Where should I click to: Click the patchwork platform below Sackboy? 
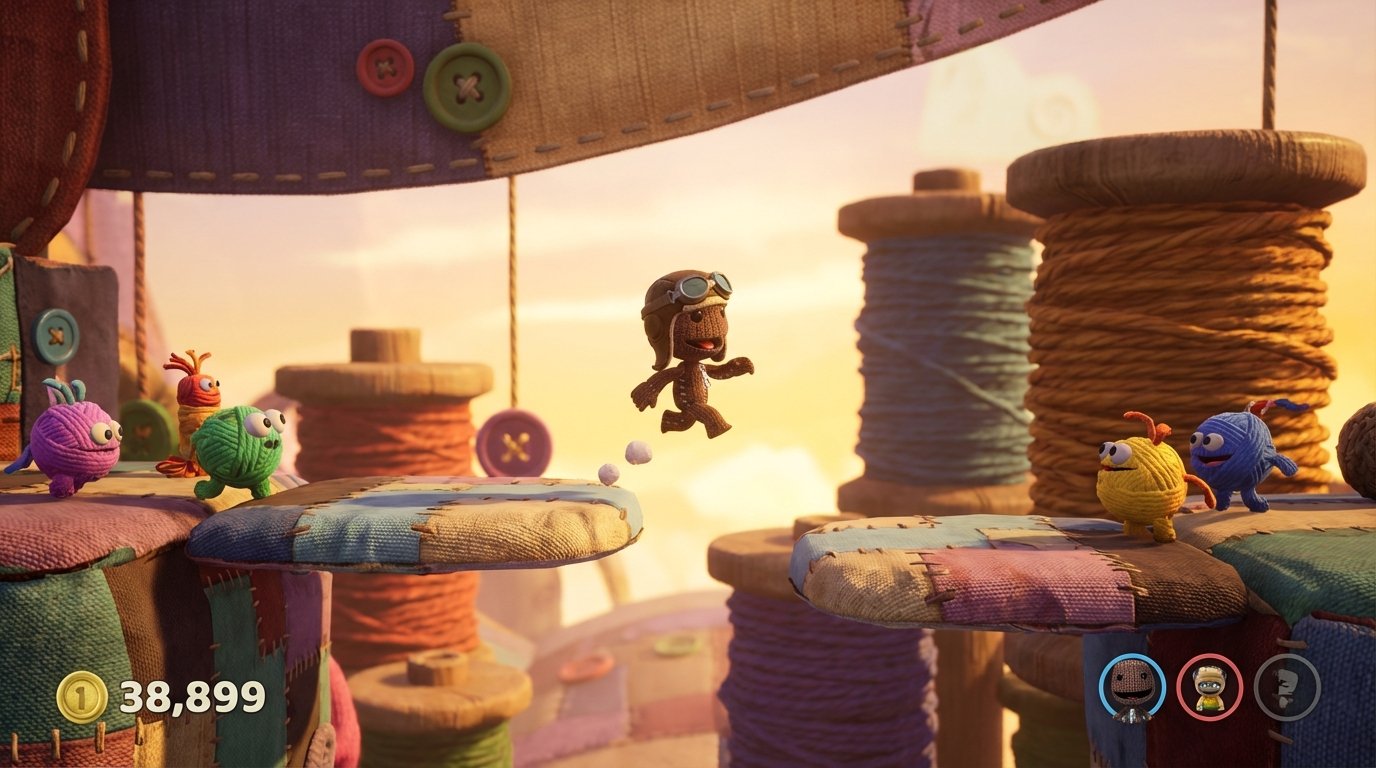[x=430, y=515]
